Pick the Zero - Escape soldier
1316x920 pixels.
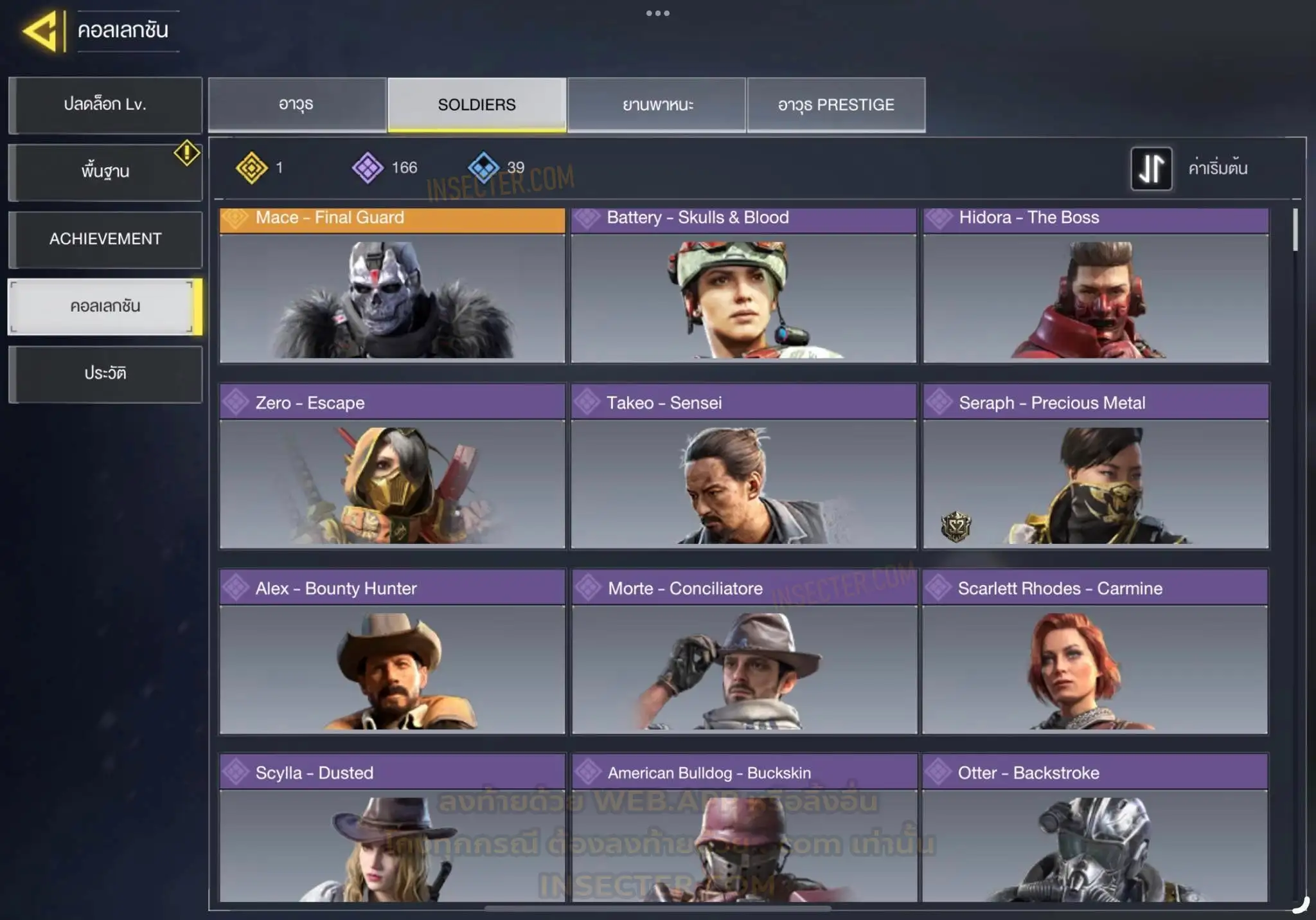tap(392, 467)
